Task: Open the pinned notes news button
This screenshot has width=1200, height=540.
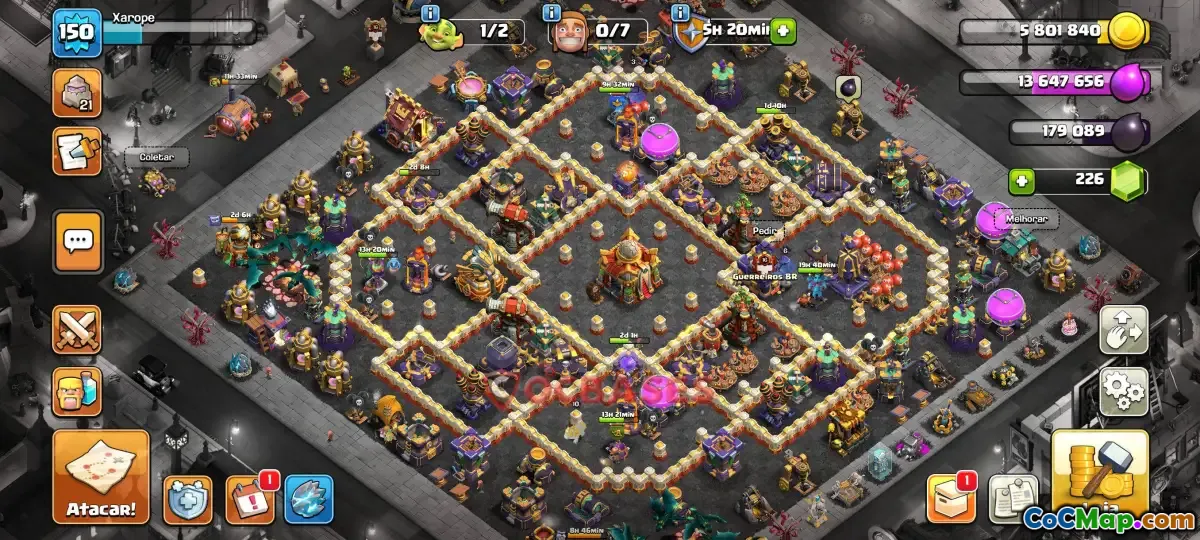Action: coord(1012,499)
